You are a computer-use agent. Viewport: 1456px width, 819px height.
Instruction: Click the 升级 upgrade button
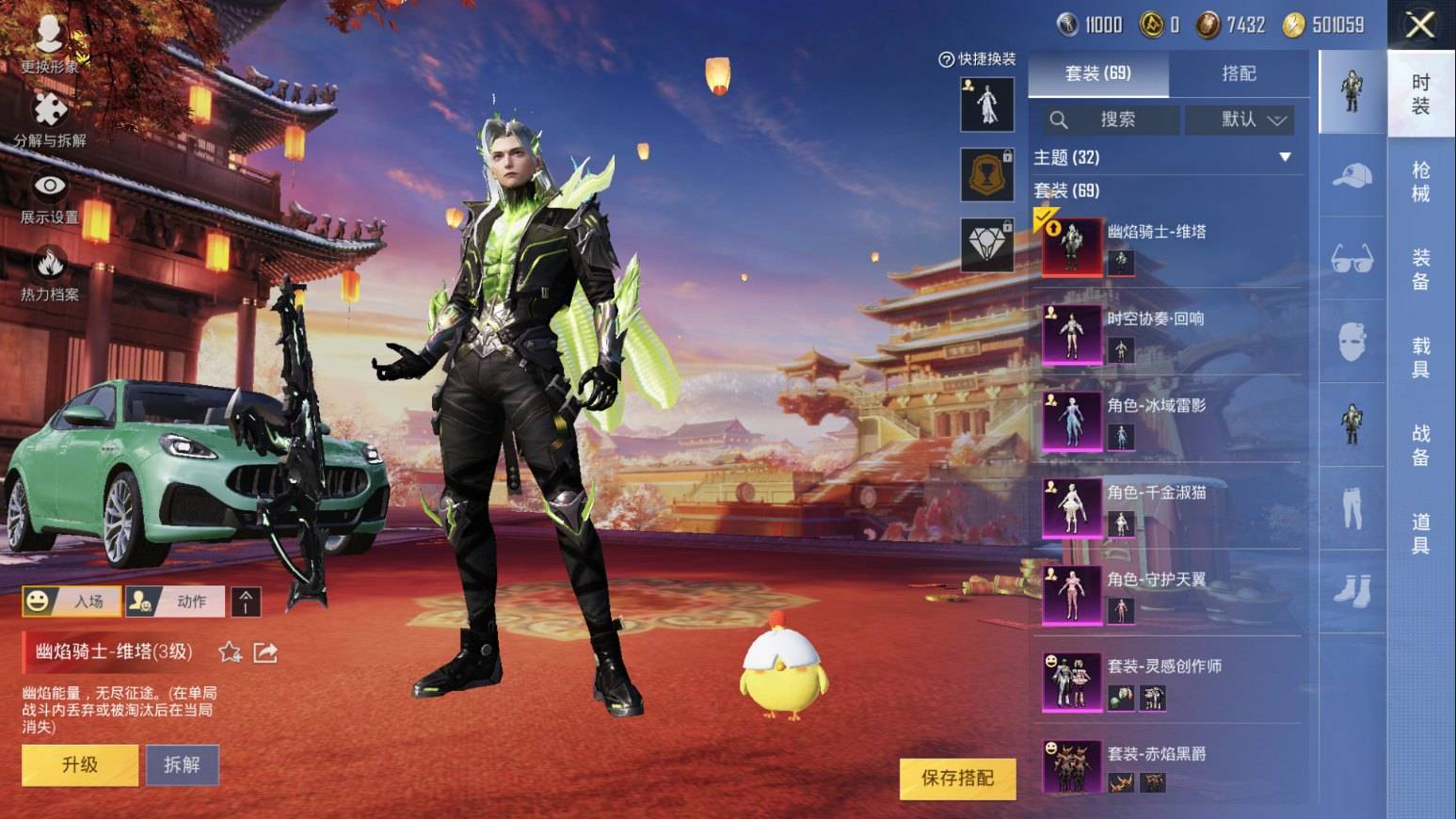[80, 764]
